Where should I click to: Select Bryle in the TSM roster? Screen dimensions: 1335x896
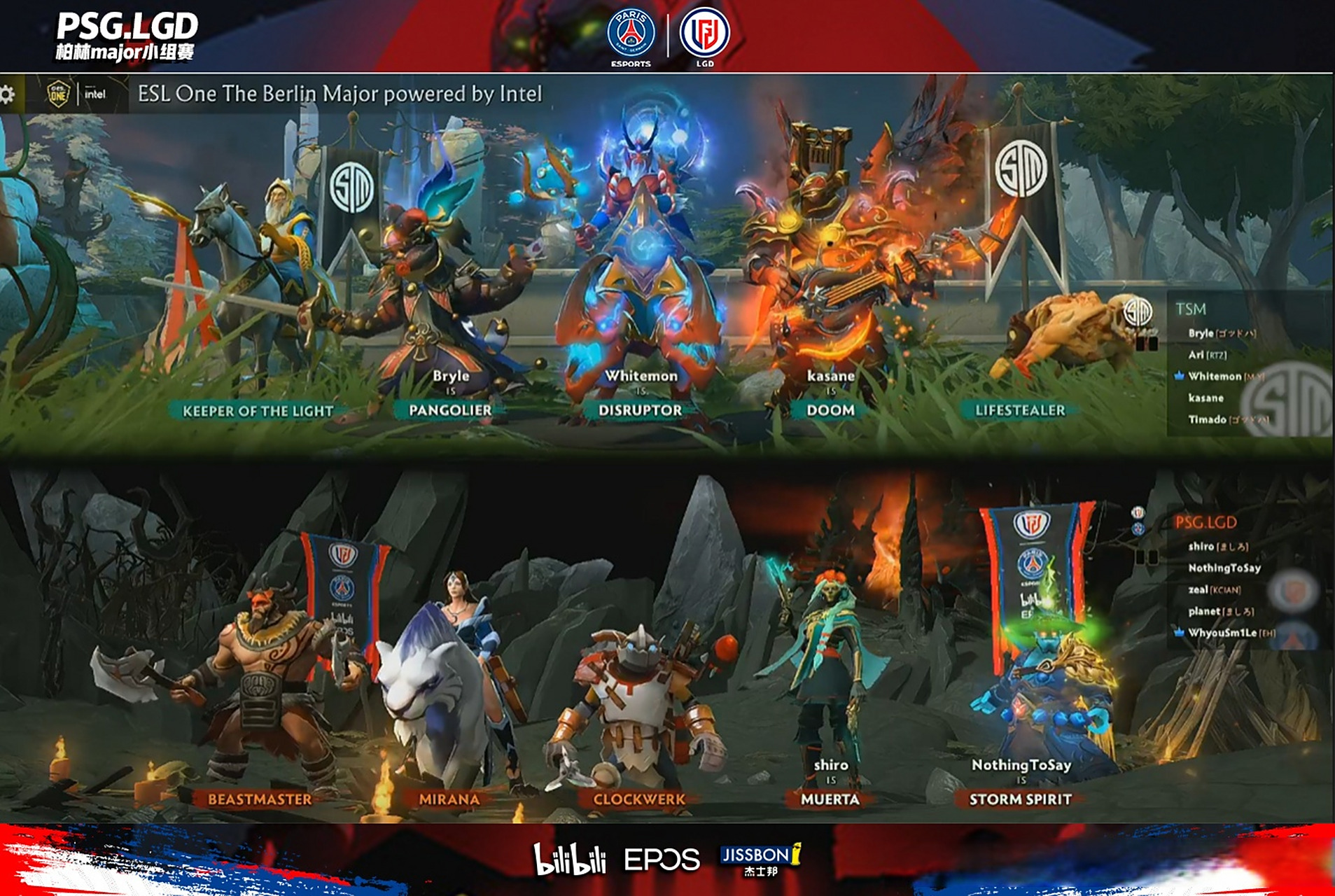[1201, 333]
